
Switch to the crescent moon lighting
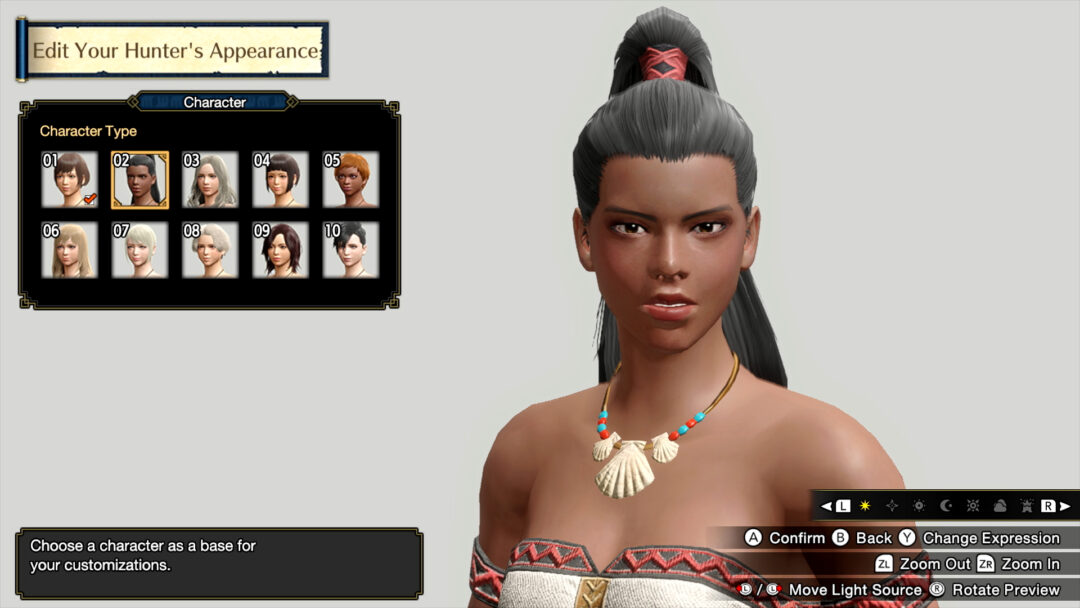[946, 506]
